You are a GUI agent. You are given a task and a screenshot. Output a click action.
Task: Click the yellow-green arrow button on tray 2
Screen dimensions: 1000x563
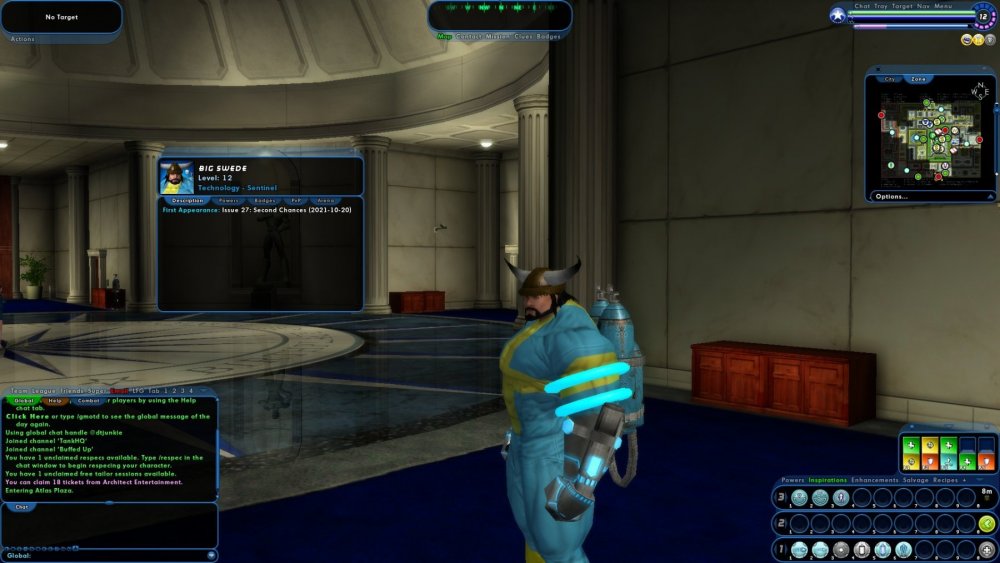point(987,523)
